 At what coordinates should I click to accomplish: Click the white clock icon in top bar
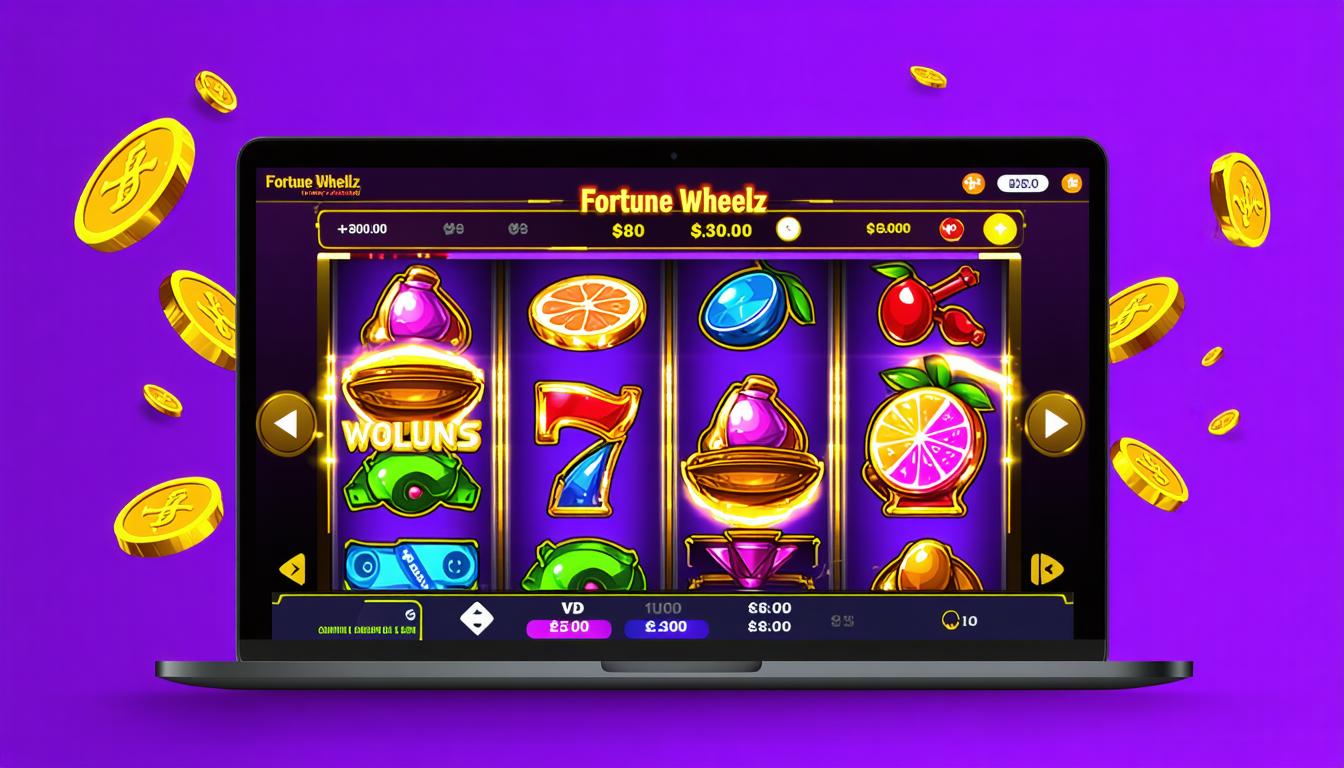point(789,229)
